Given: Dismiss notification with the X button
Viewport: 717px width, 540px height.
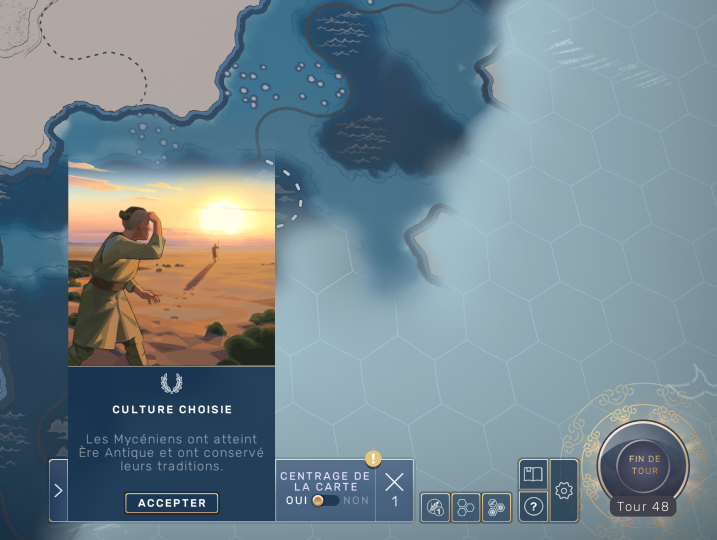Looking at the screenshot, I should pyautogui.click(x=394, y=482).
